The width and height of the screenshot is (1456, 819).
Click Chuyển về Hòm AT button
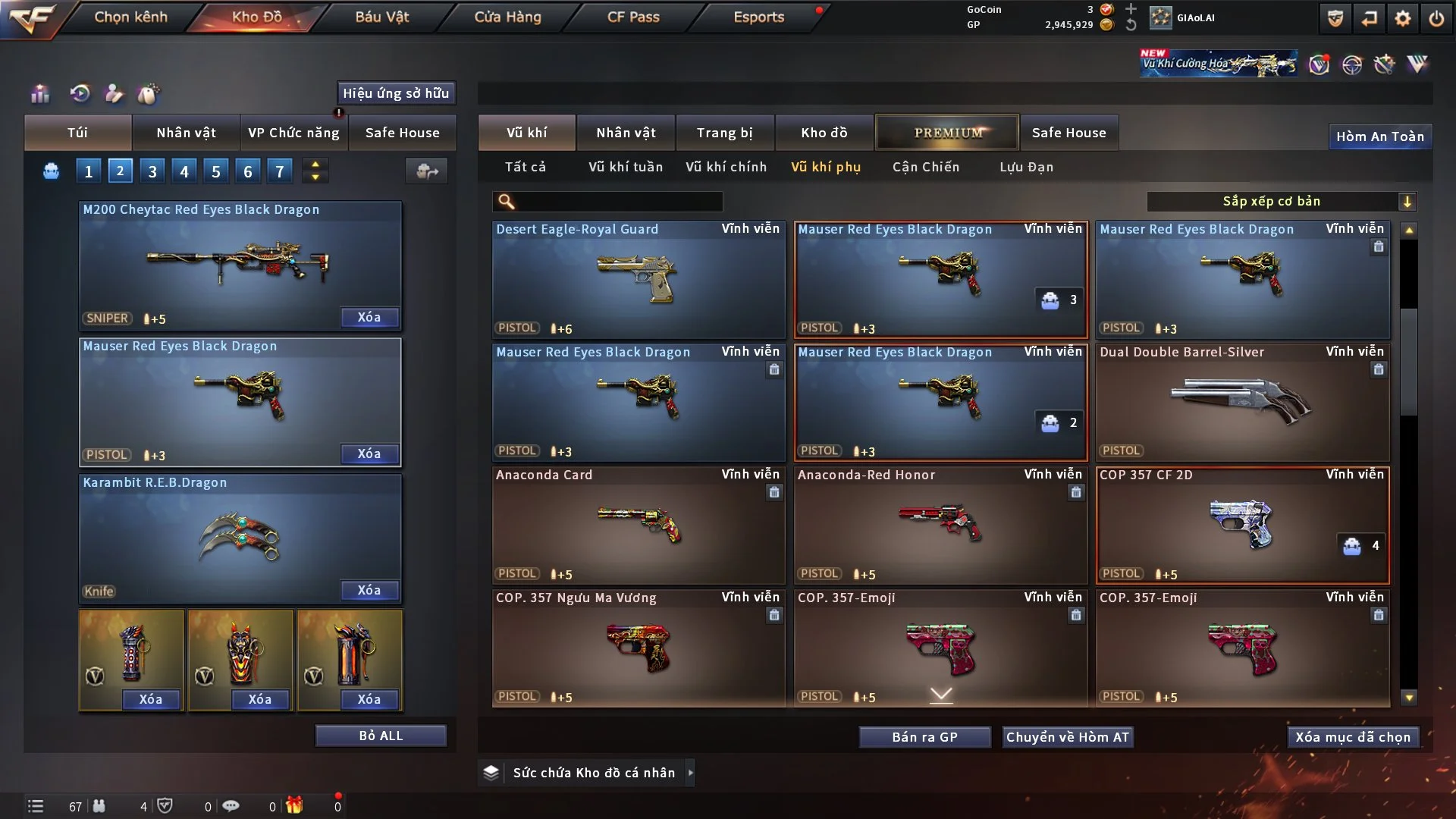coord(1068,737)
